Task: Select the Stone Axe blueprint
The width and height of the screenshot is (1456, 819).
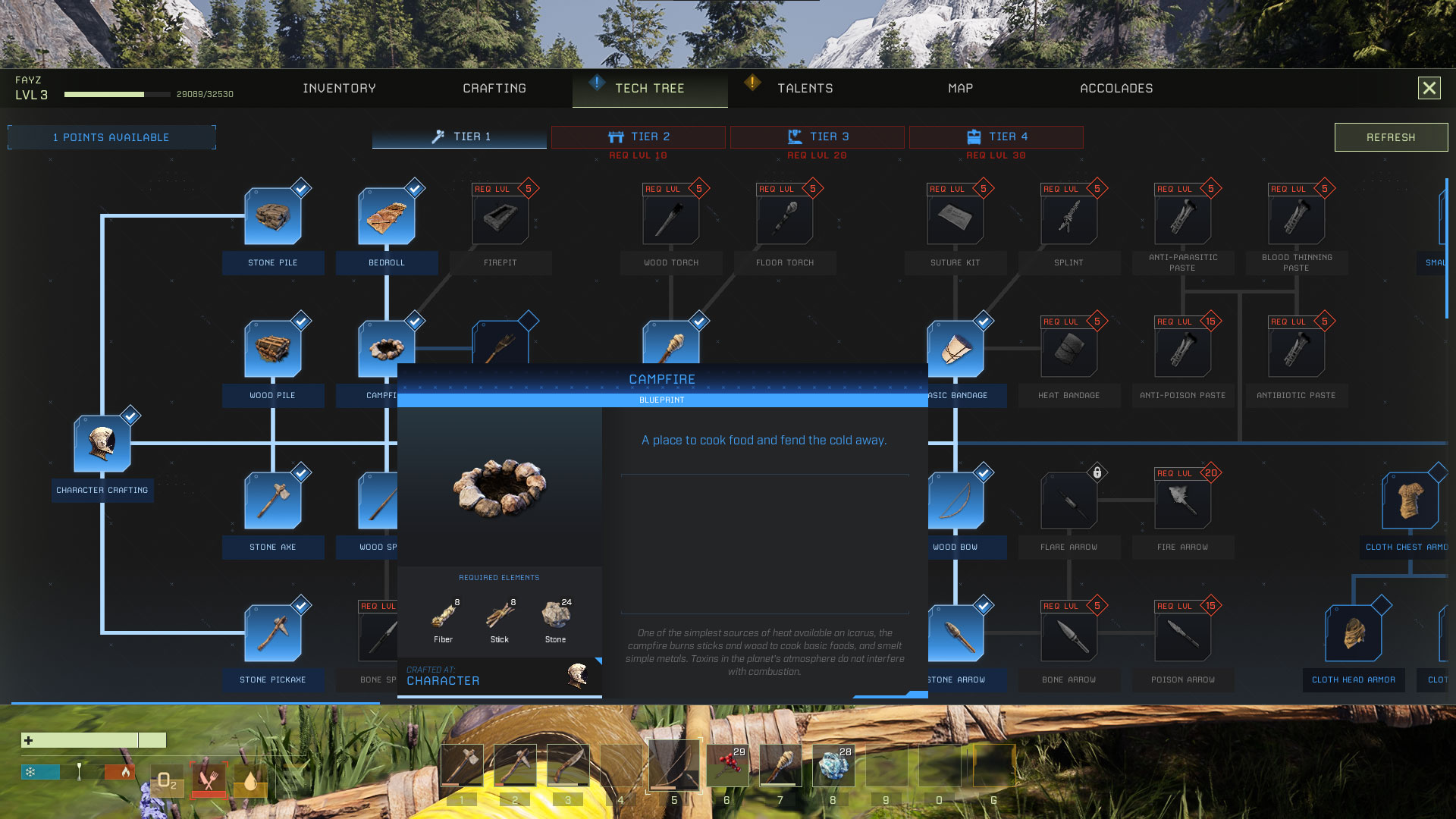Action: [273, 502]
